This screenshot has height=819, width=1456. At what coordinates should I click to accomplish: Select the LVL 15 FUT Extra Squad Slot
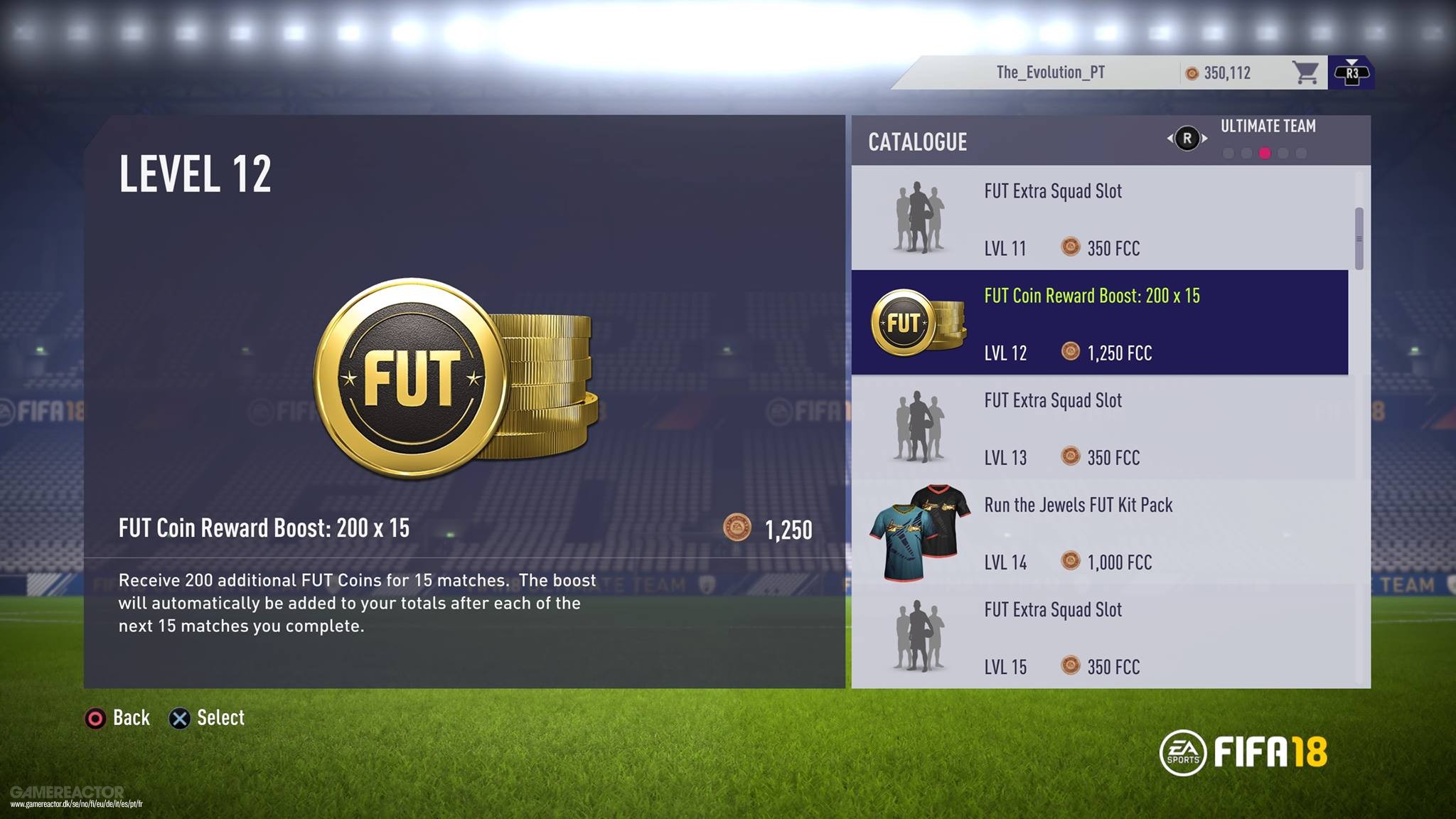point(1099,637)
